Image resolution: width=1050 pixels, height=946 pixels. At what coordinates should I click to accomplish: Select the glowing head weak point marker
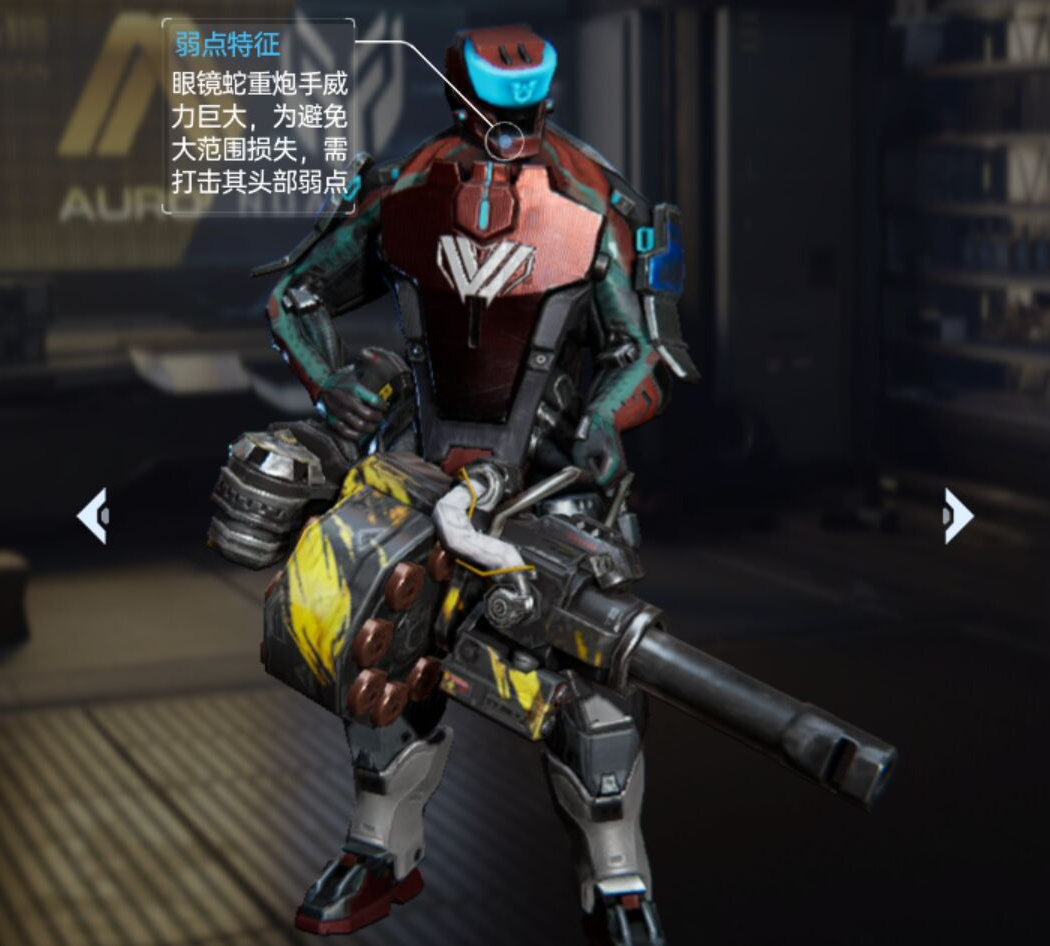505,142
